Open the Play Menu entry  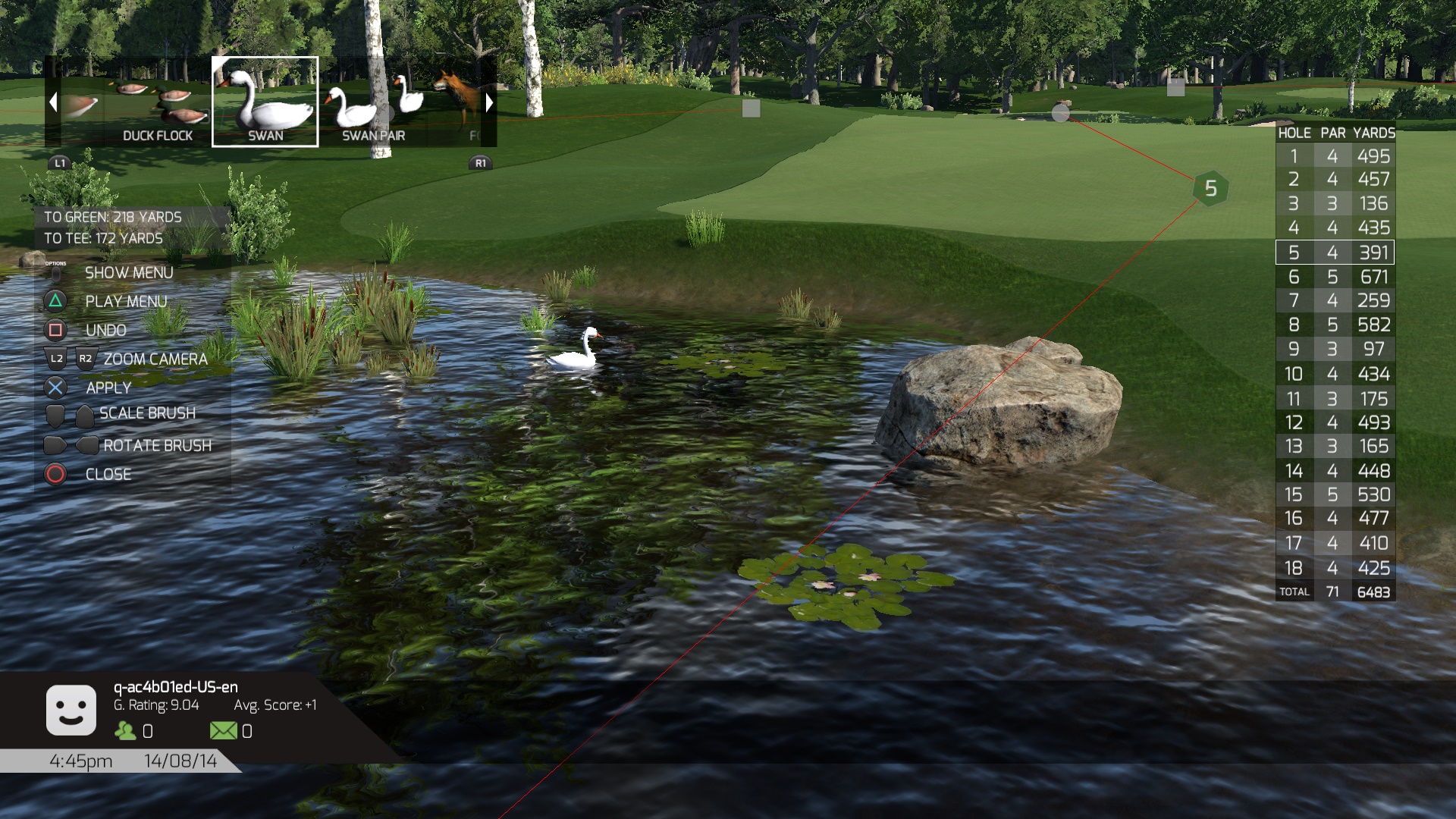point(126,302)
